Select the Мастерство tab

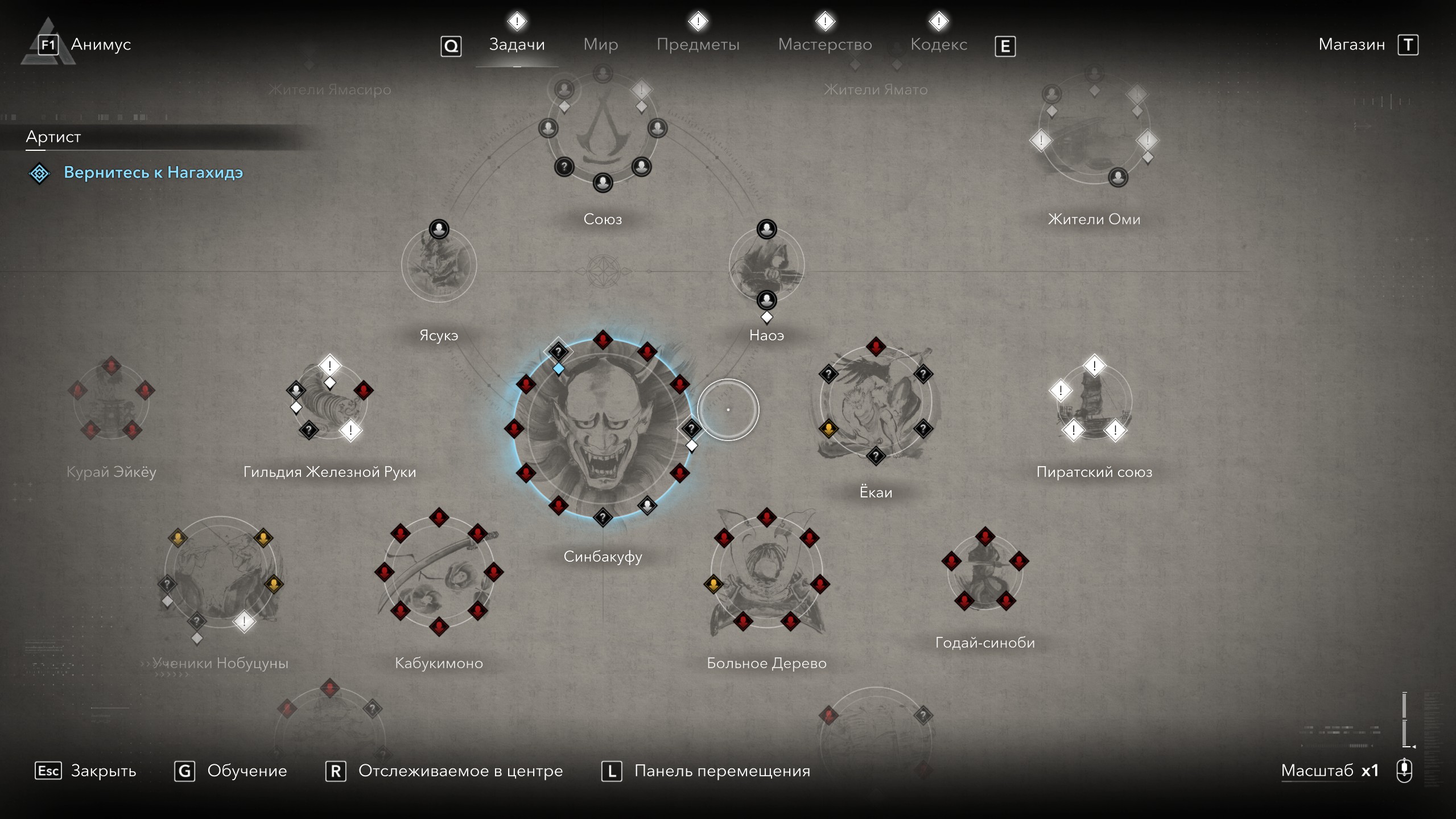tap(824, 44)
